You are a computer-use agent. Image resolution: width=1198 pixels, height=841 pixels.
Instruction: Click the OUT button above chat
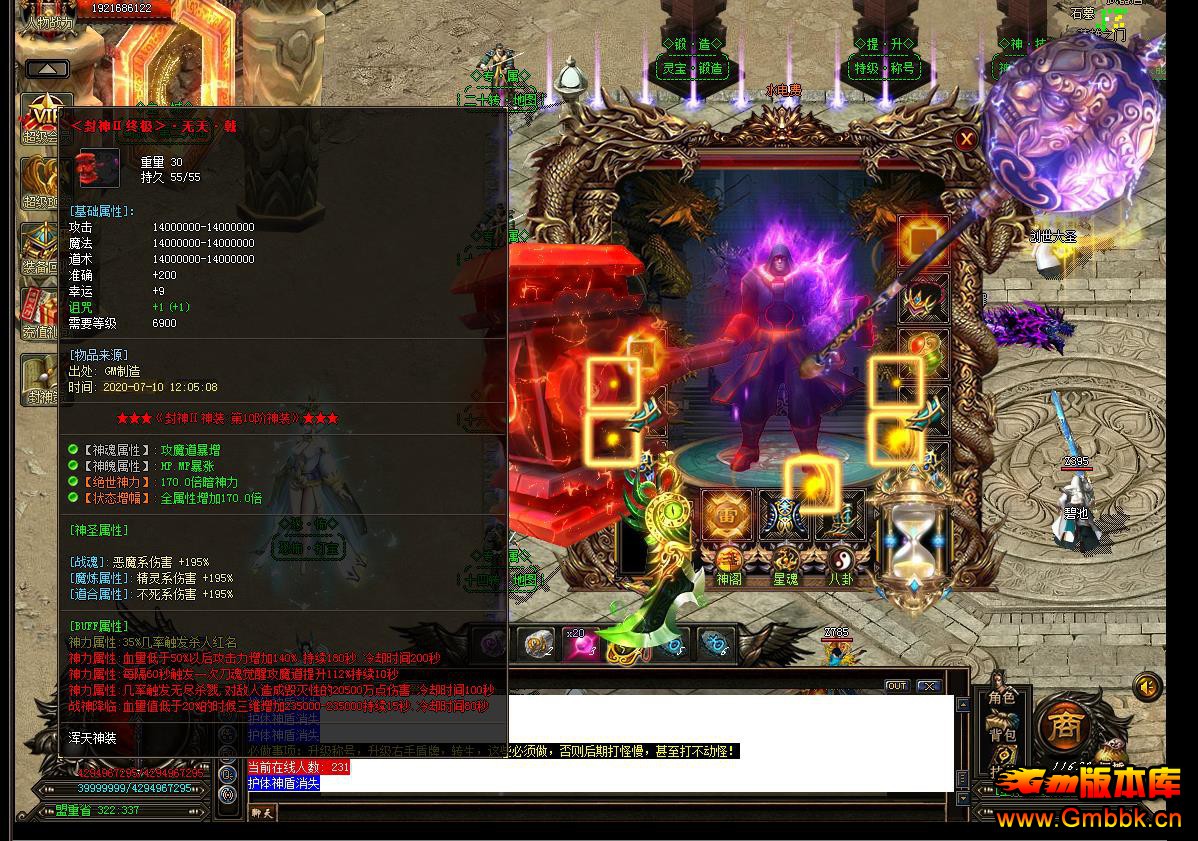point(897,686)
